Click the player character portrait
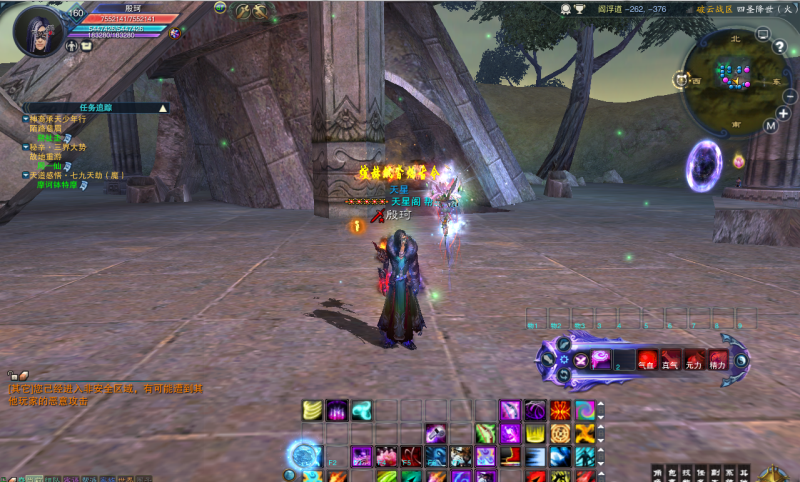The width and height of the screenshot is (800, 482). point(40,30)
